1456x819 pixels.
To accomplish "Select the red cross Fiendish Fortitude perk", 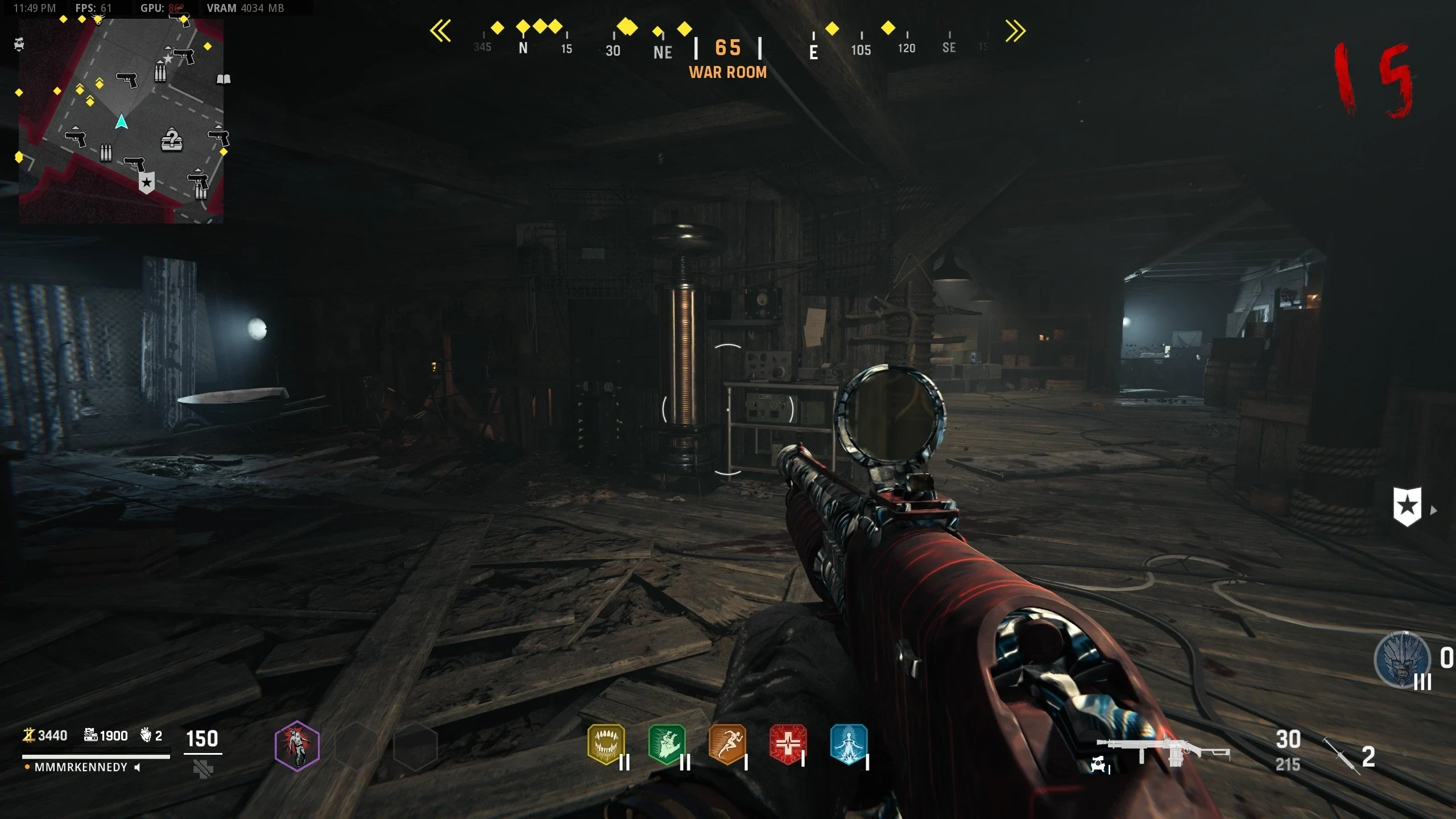I will (x=788, y=744).
